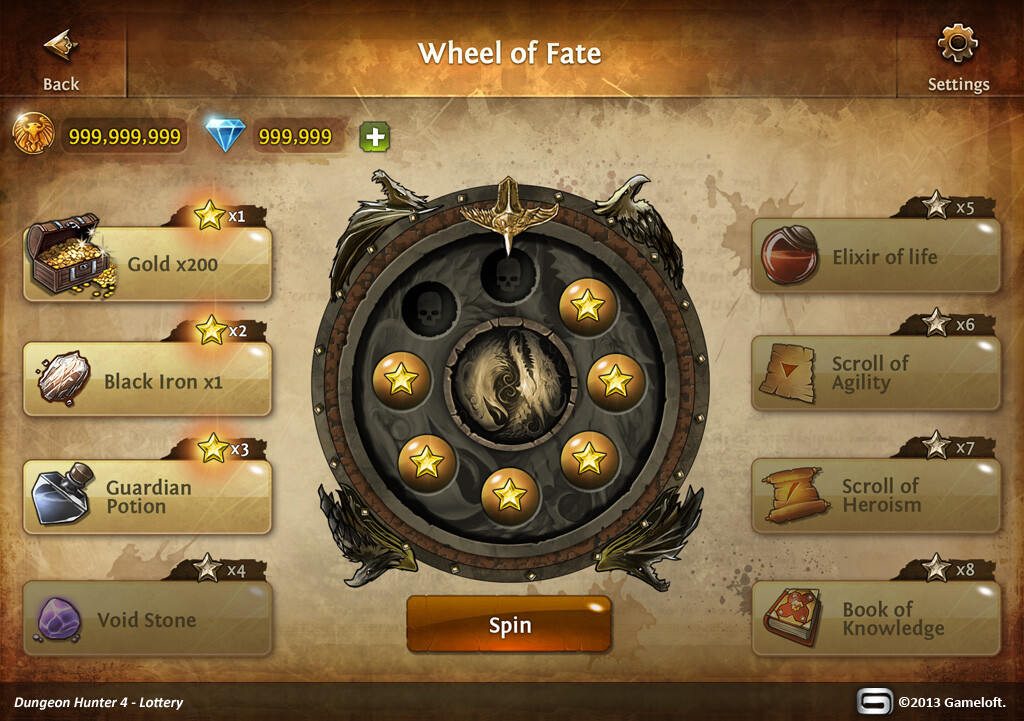The image size is (1024, 721).
Task: Select the Elixir of life reward
Action: click(x=875, y=256)
